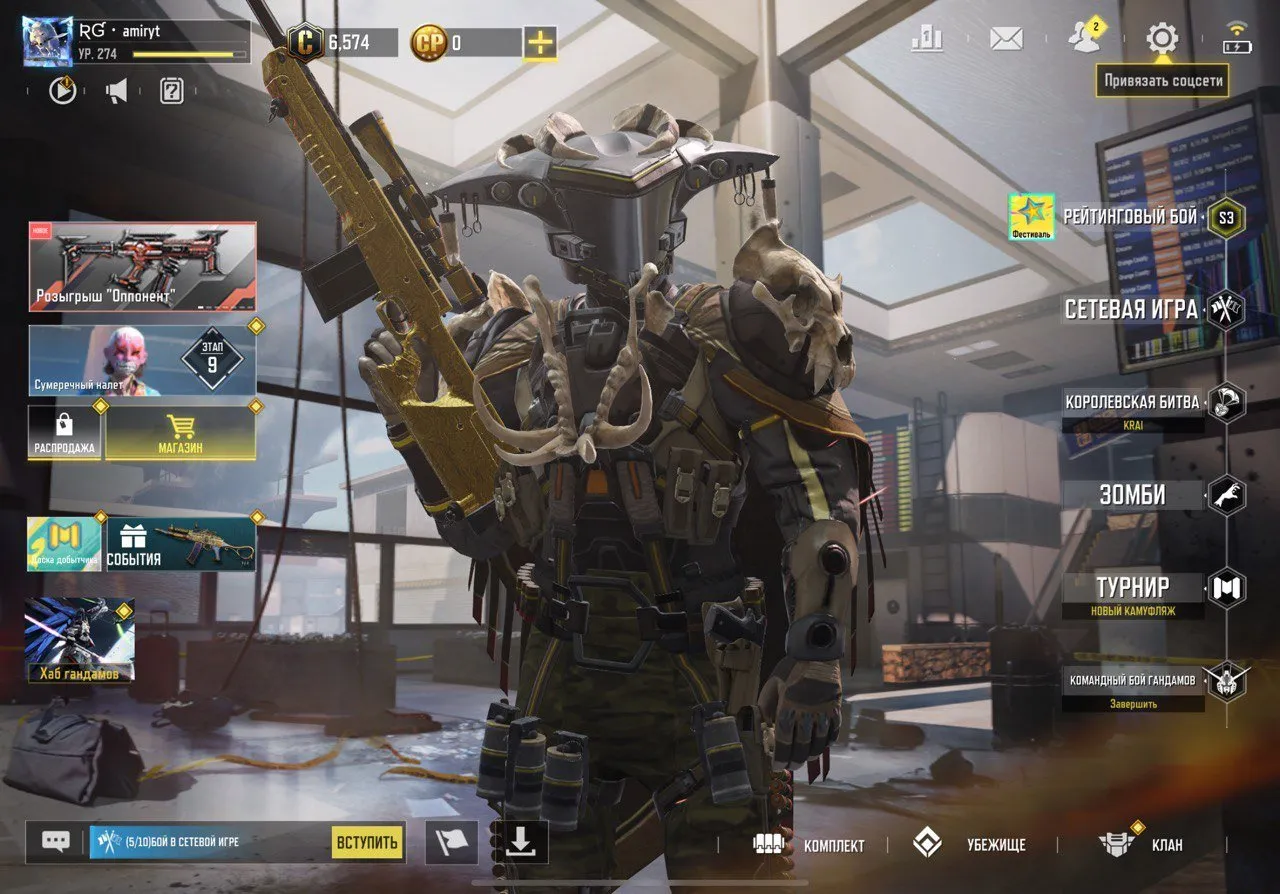Open the Магазин shop button
1280x894 pixels.
point(181,448)
